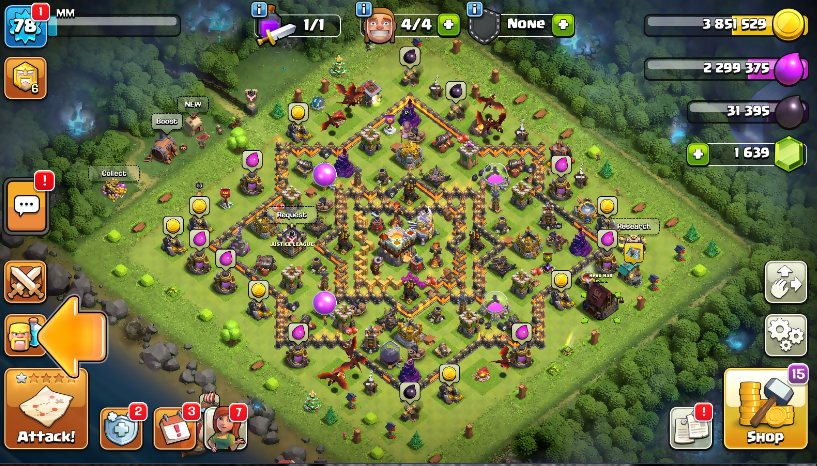Open the events calendar with badge 3

click(x=175, y=428)
